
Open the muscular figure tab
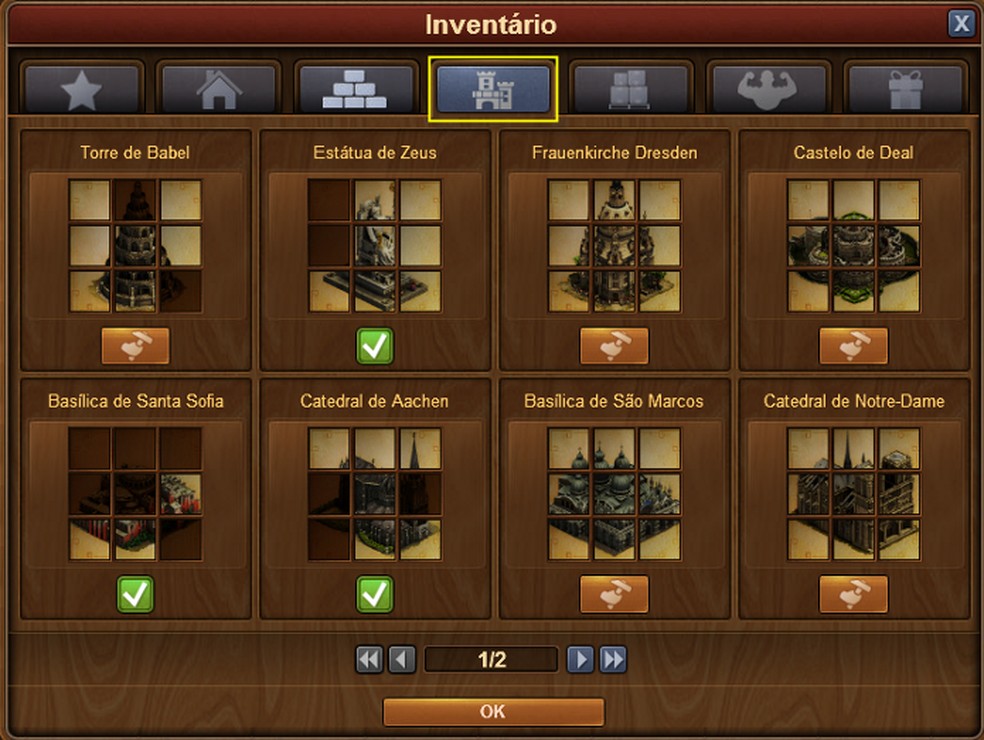(766, 90)
